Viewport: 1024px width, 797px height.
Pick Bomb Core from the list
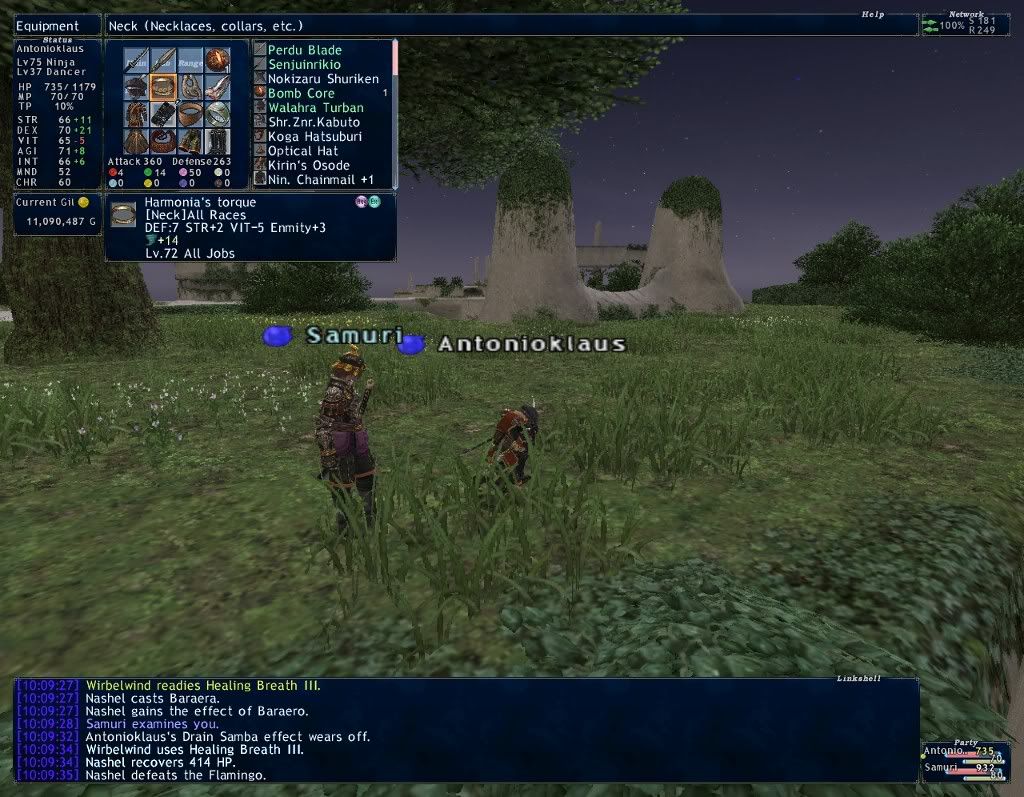coord(300,93)
